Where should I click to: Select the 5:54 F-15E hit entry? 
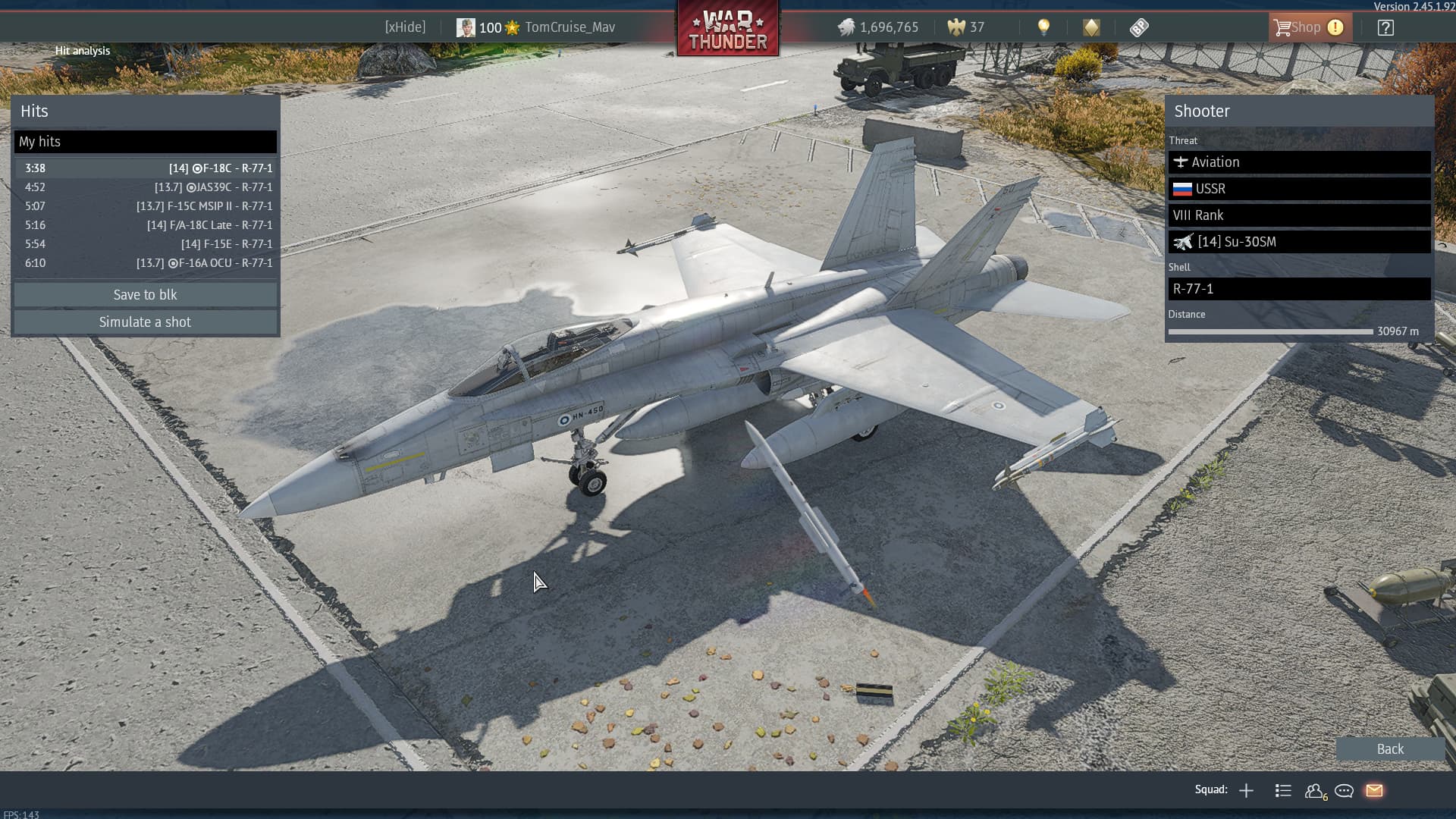145,244
